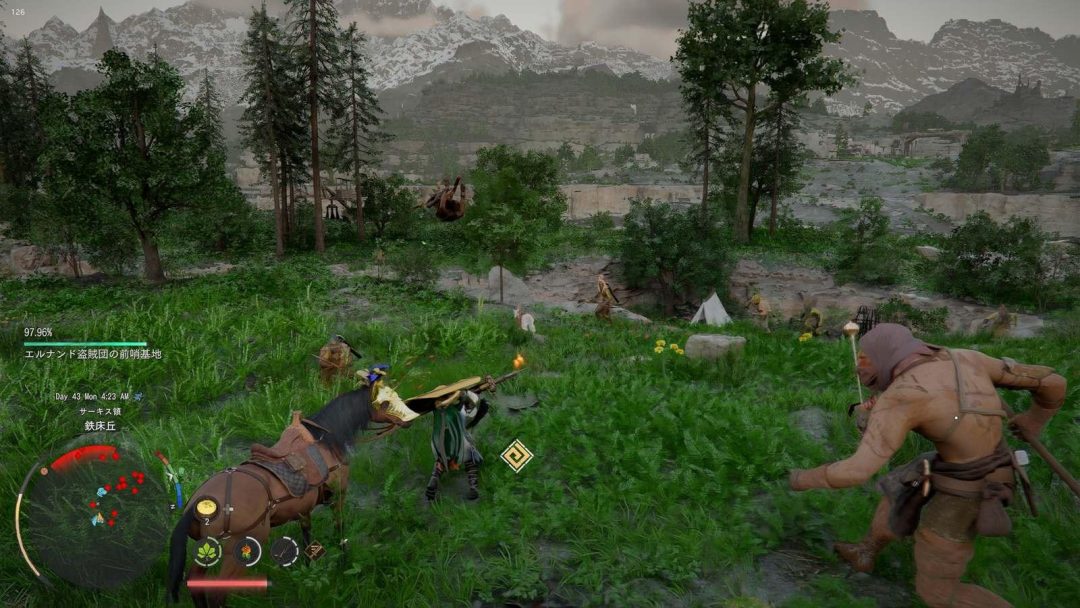The width and height of the screenshot is (1080, 608).
Task: Click the small diamond-shaped icon beside skills
Action: pos(314,551)
